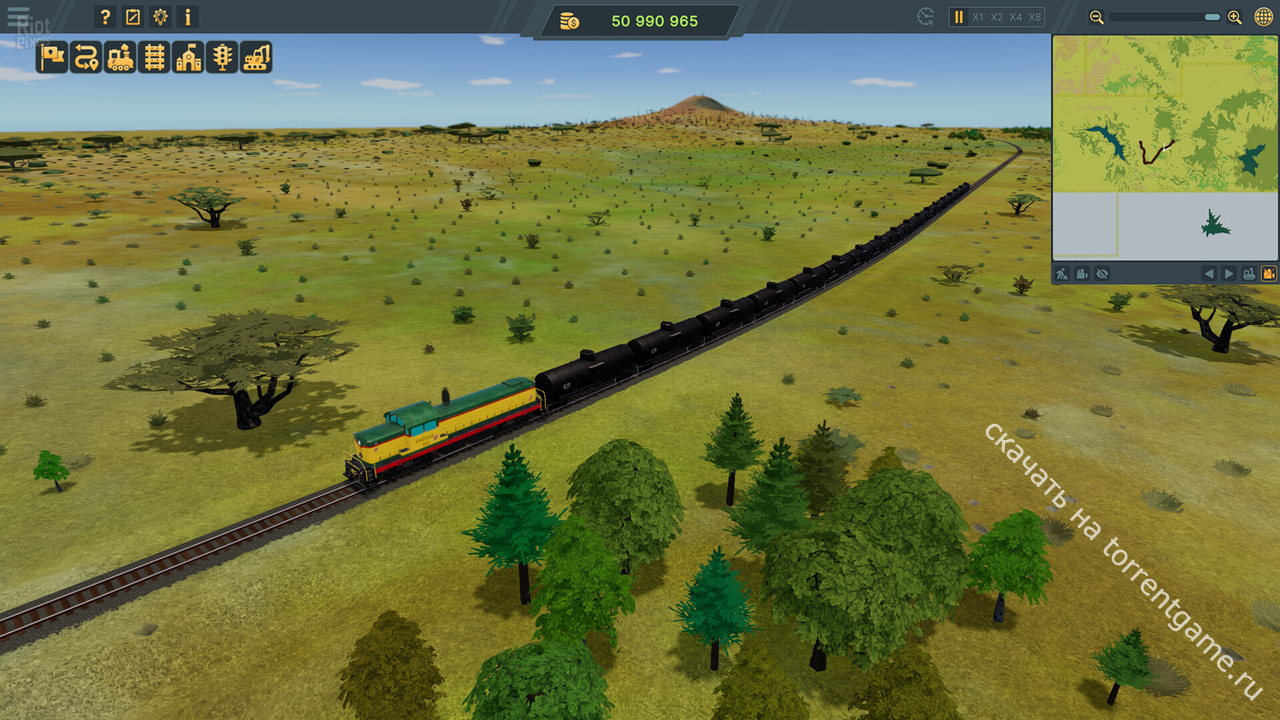Open the station buildings tool

[x=188, y=57]
